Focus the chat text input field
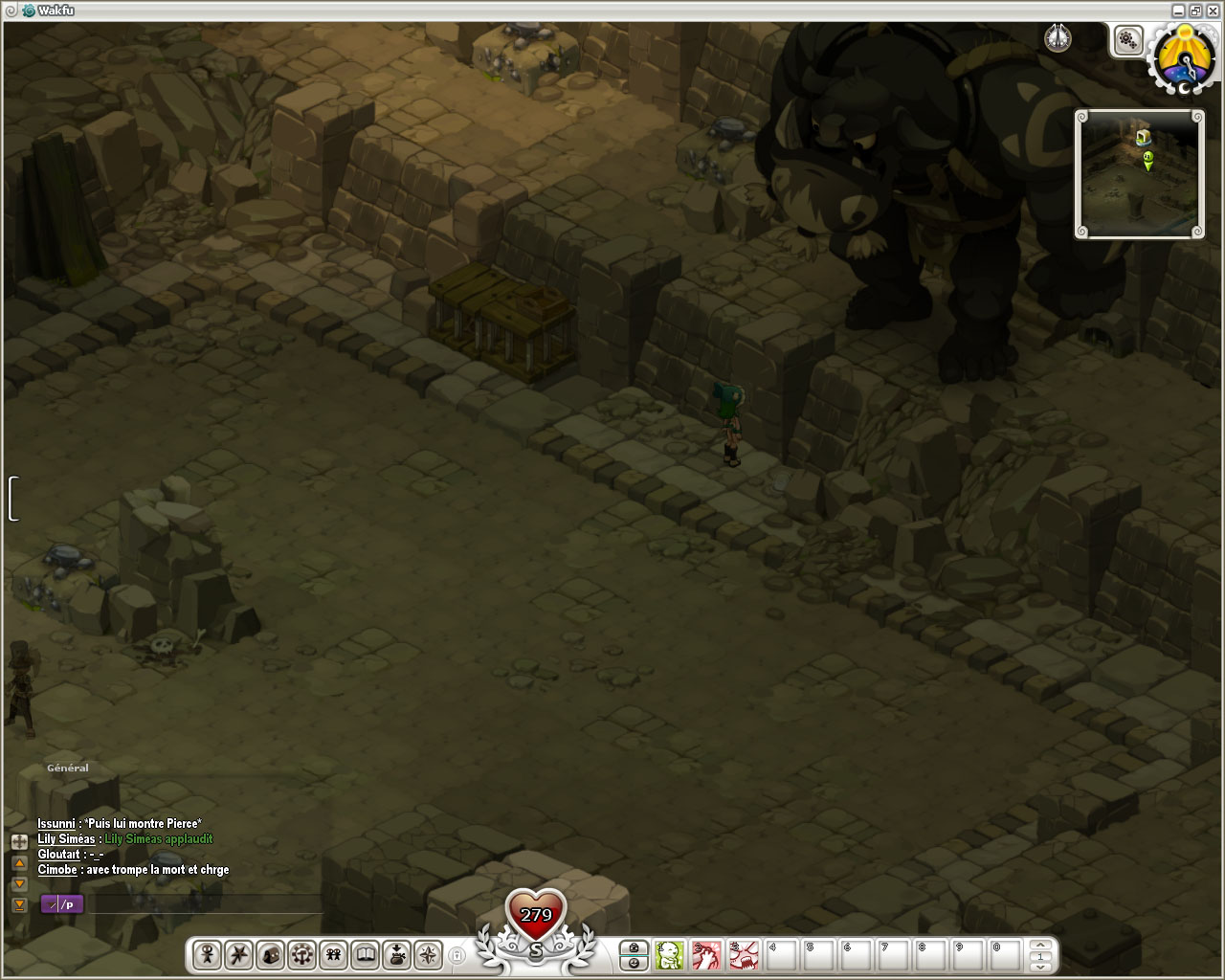Image resolution: width=1225 pixels, height=980 pixels. click(x=201, y=904)
